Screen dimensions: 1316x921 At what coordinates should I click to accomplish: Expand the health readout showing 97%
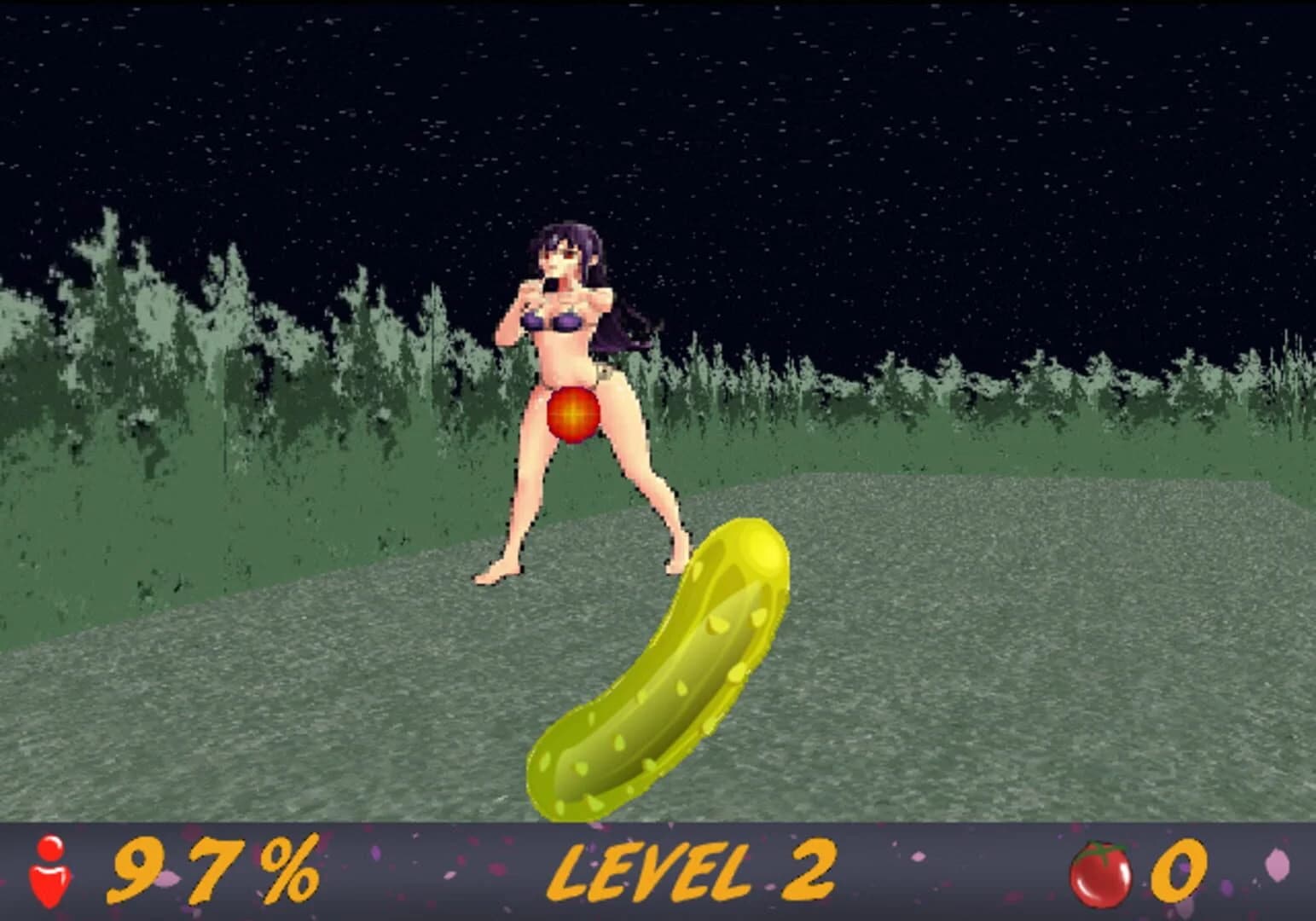(213, 868)
